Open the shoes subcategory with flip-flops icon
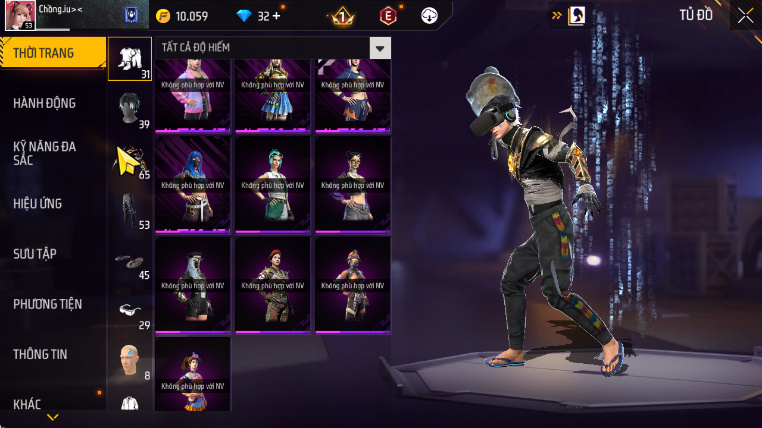 pyautogui.click(x=129, y=260)
